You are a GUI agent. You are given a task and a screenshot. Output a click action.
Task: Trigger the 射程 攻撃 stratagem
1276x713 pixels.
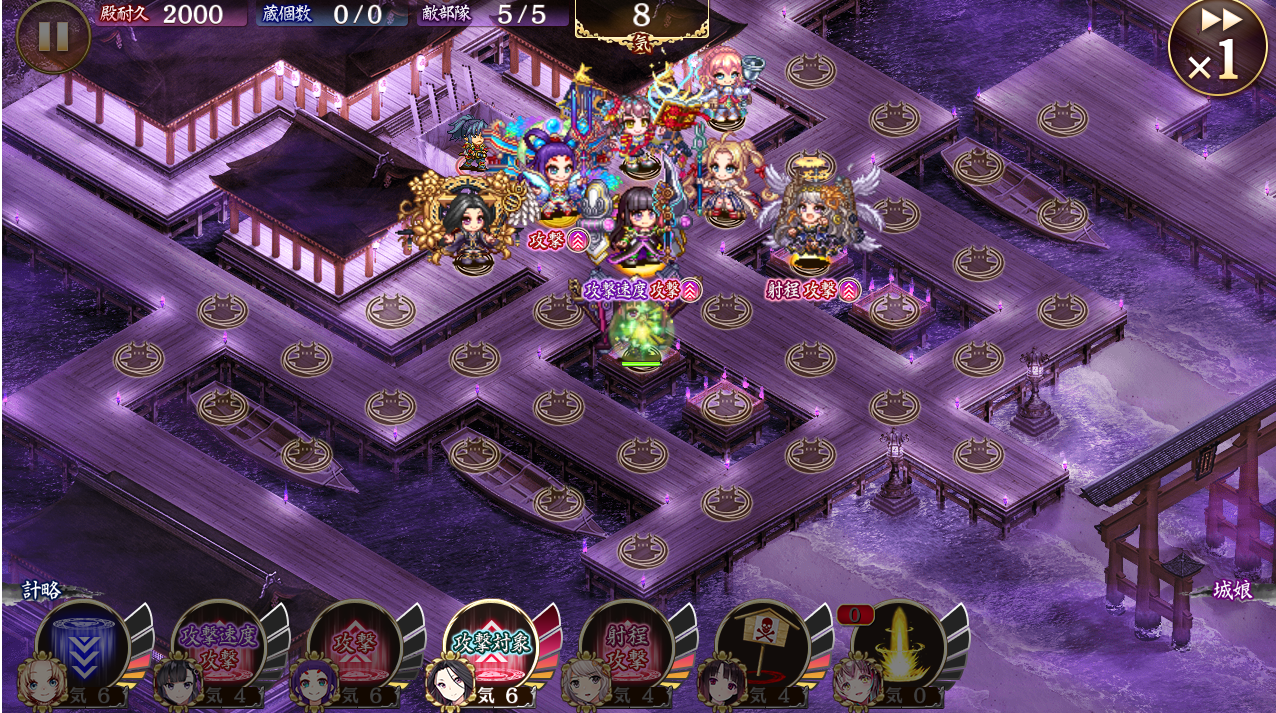click(626, 647)
